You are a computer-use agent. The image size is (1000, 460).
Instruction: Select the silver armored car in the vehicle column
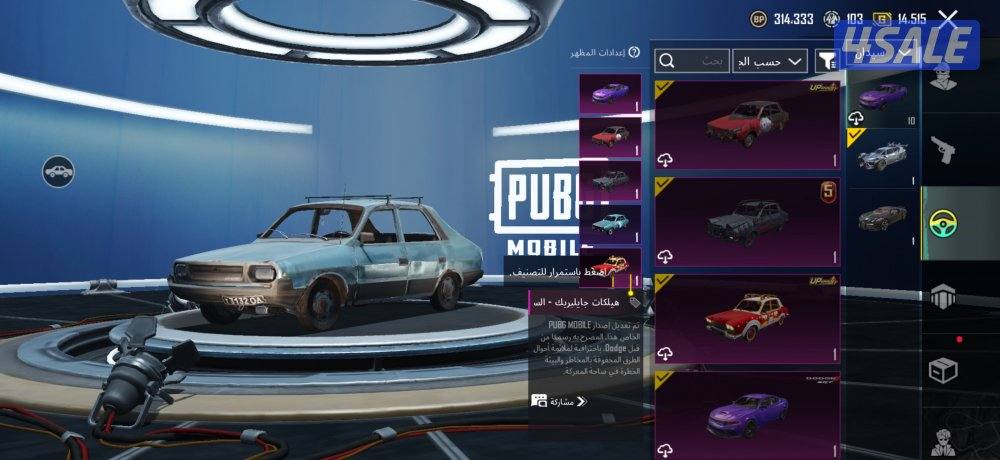(x=882, y=157)
